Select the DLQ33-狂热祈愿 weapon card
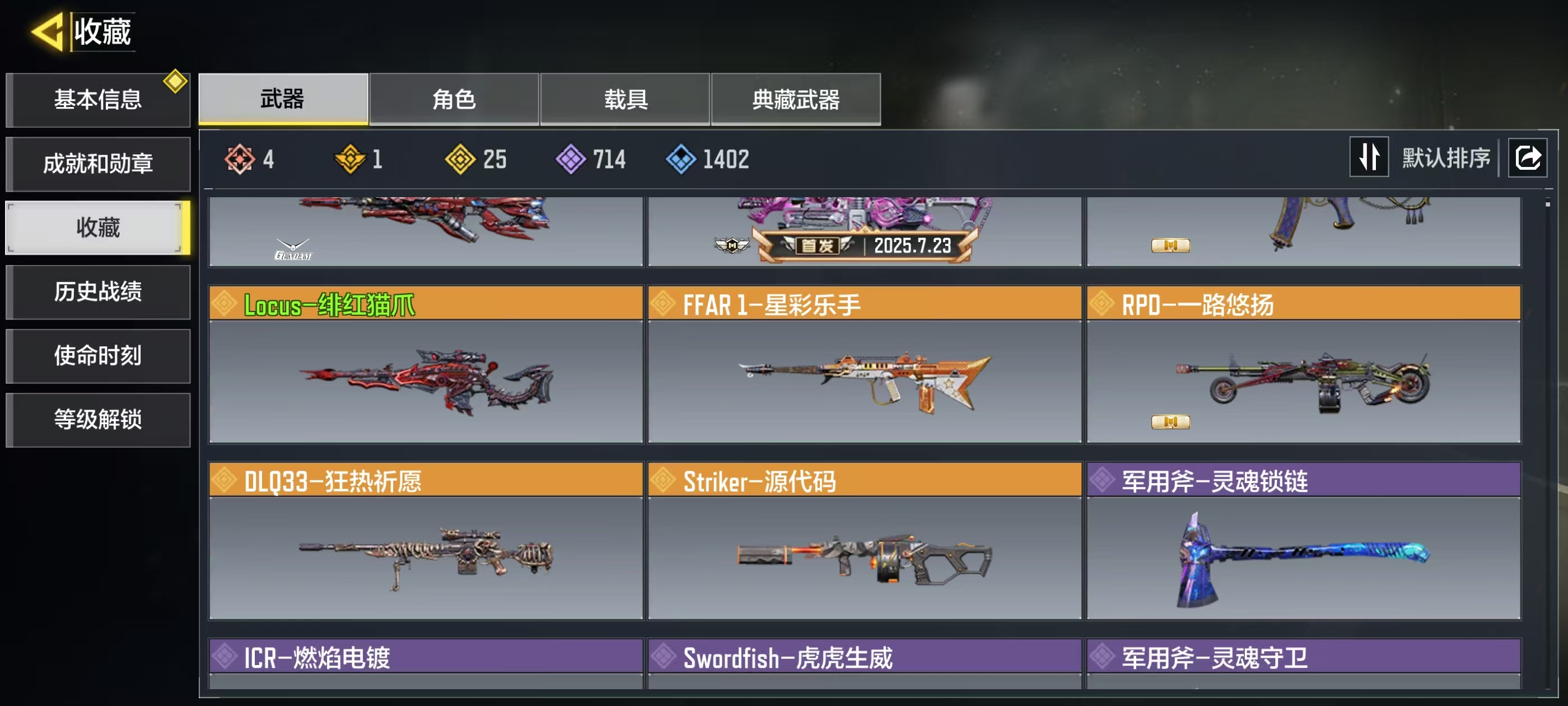 coord(426,541)
